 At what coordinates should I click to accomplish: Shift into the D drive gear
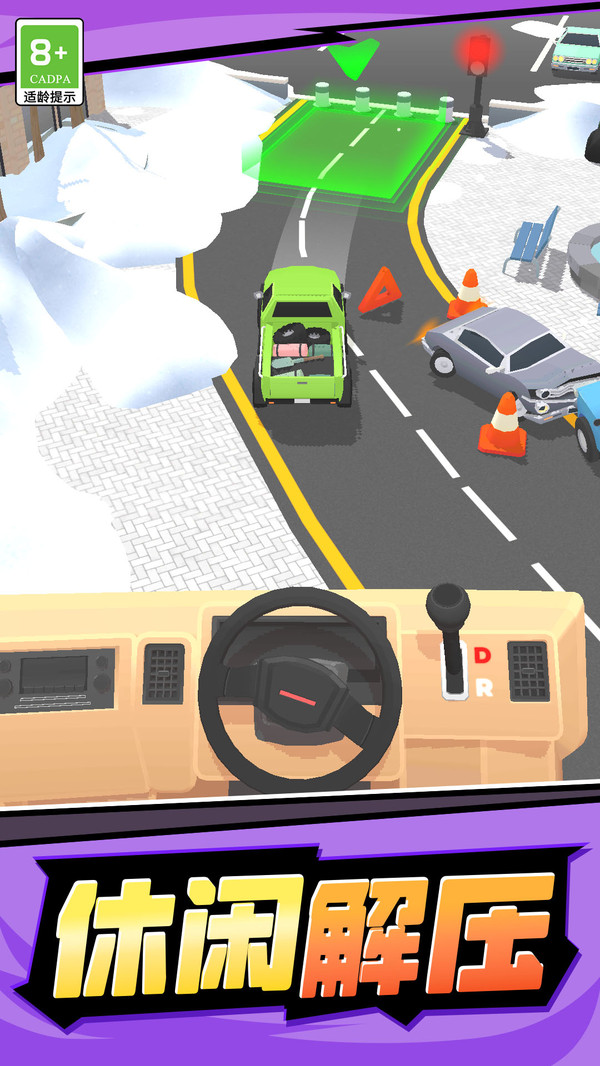coord(483,655)
